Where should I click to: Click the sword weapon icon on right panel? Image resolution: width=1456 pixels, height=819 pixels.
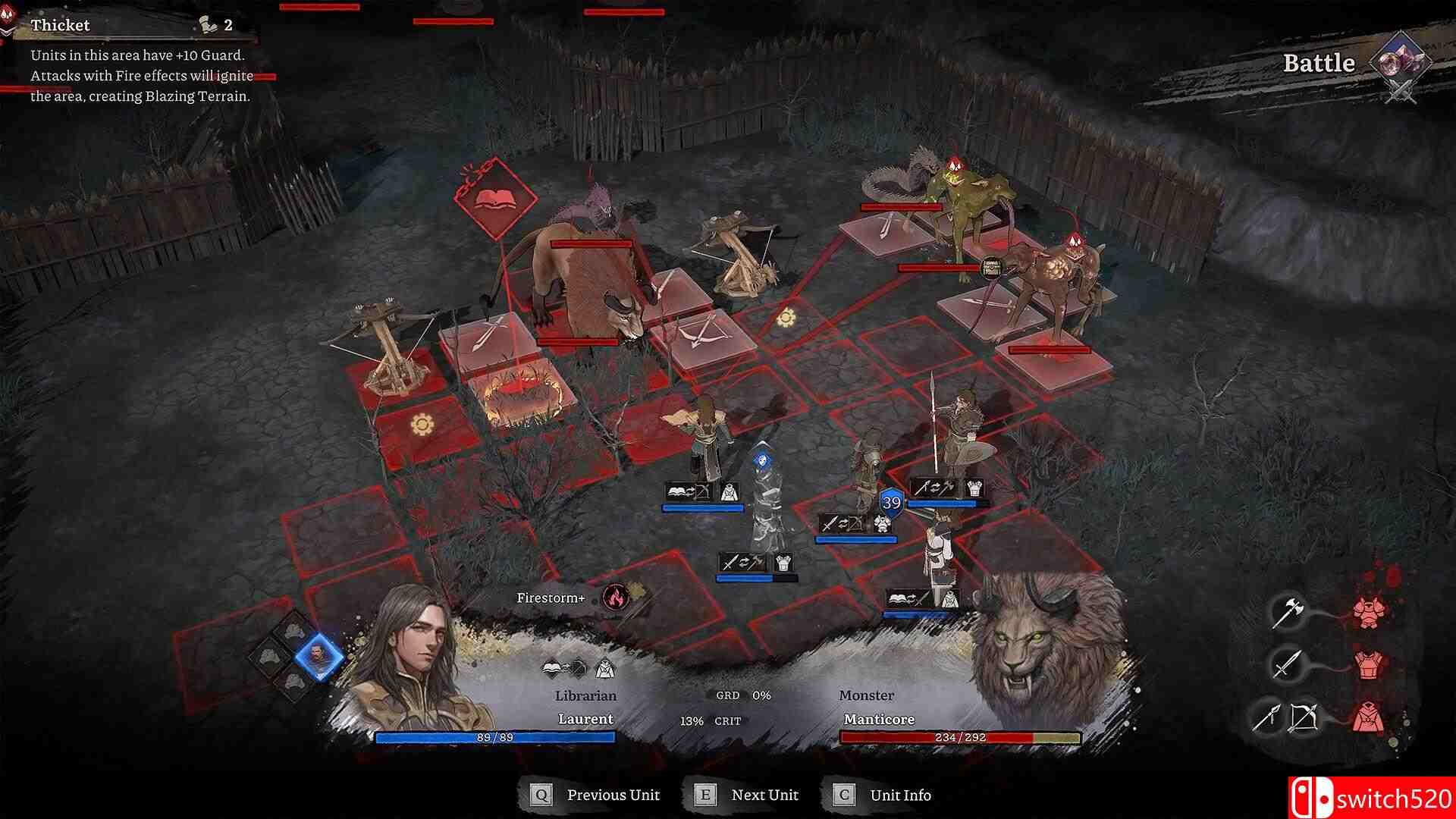(x=1287, y=665)
